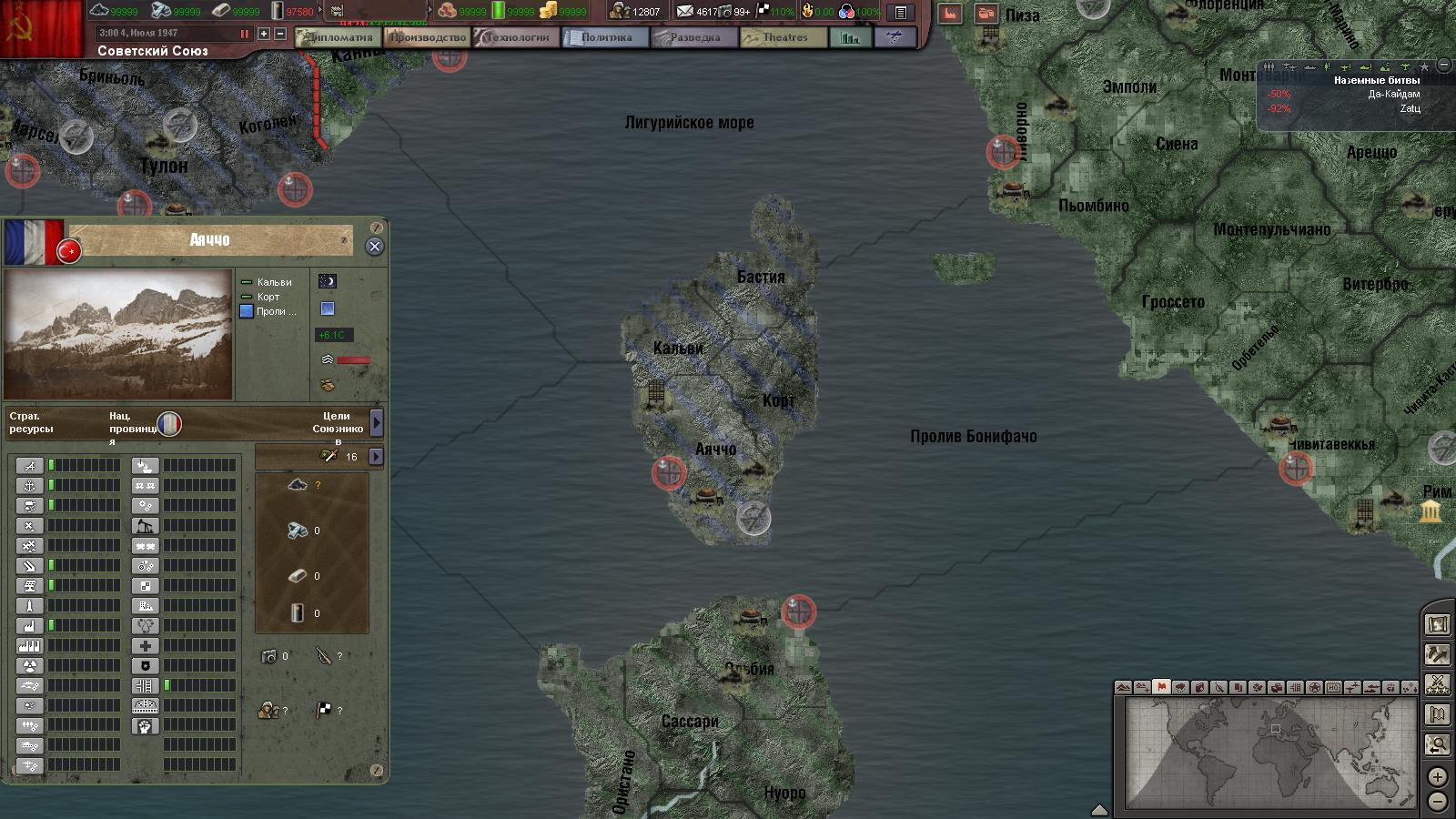Open the statistics chart tab
The image size is (1456, 819).
(850, 37)
